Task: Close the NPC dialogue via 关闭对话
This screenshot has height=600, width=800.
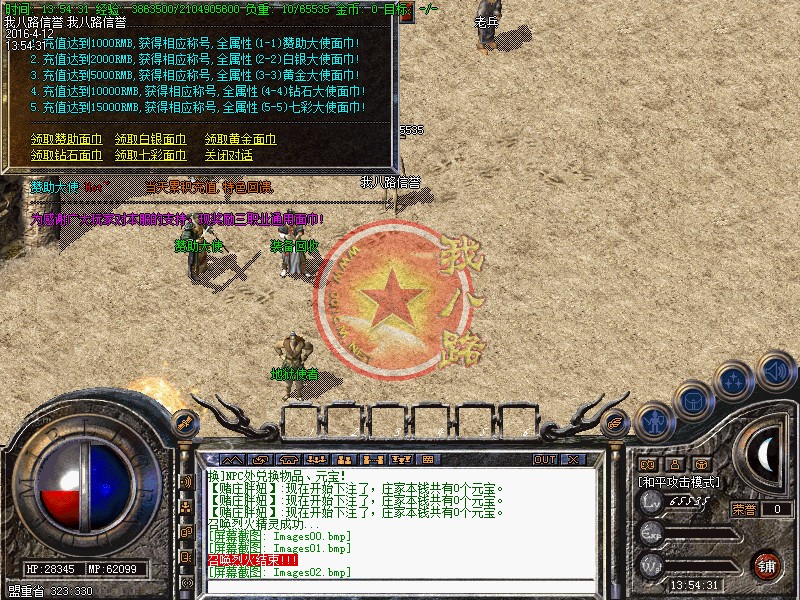Action: (228, 156)
